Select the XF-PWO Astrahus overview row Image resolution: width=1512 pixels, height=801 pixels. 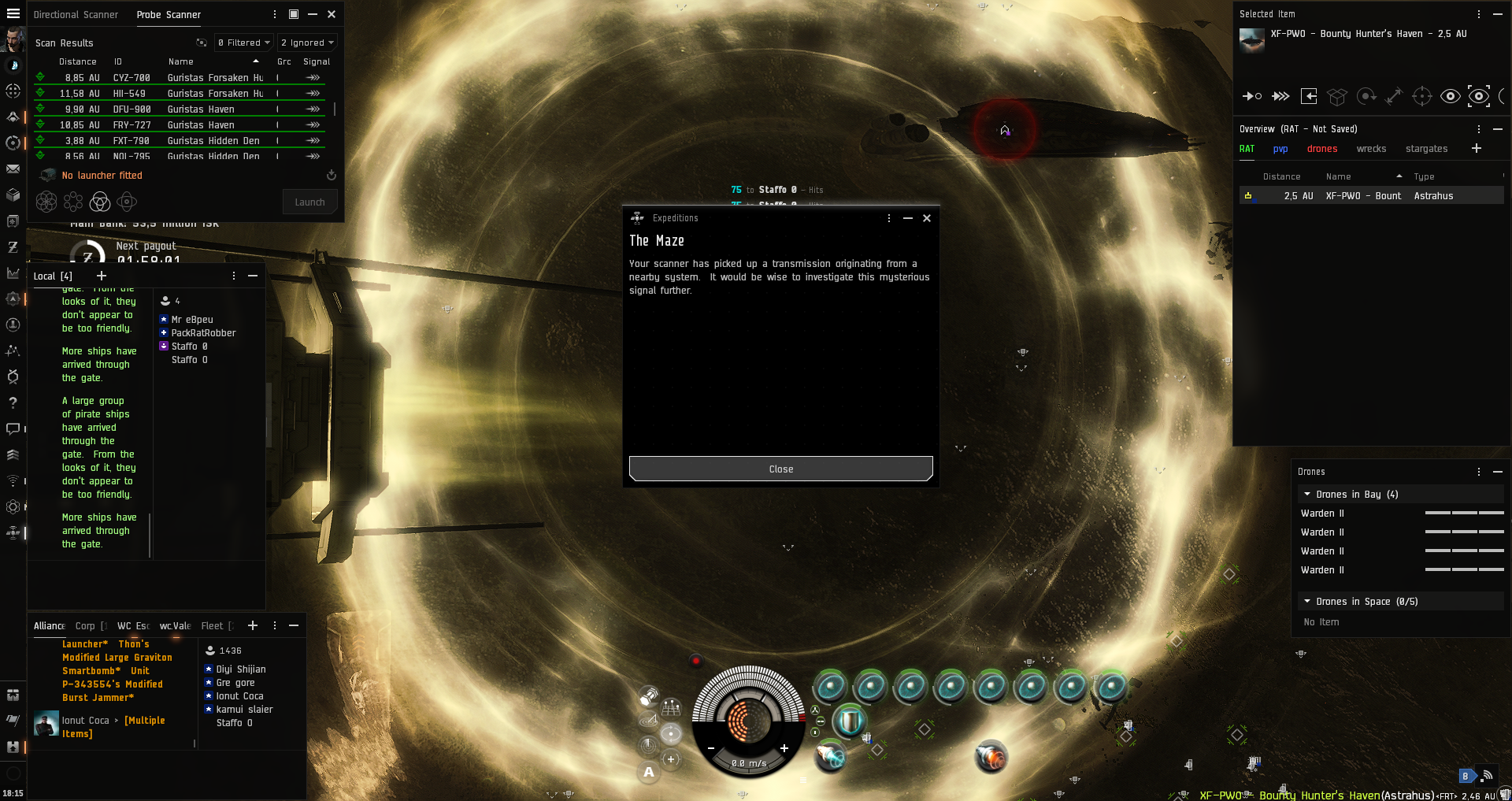(1370, 196)
